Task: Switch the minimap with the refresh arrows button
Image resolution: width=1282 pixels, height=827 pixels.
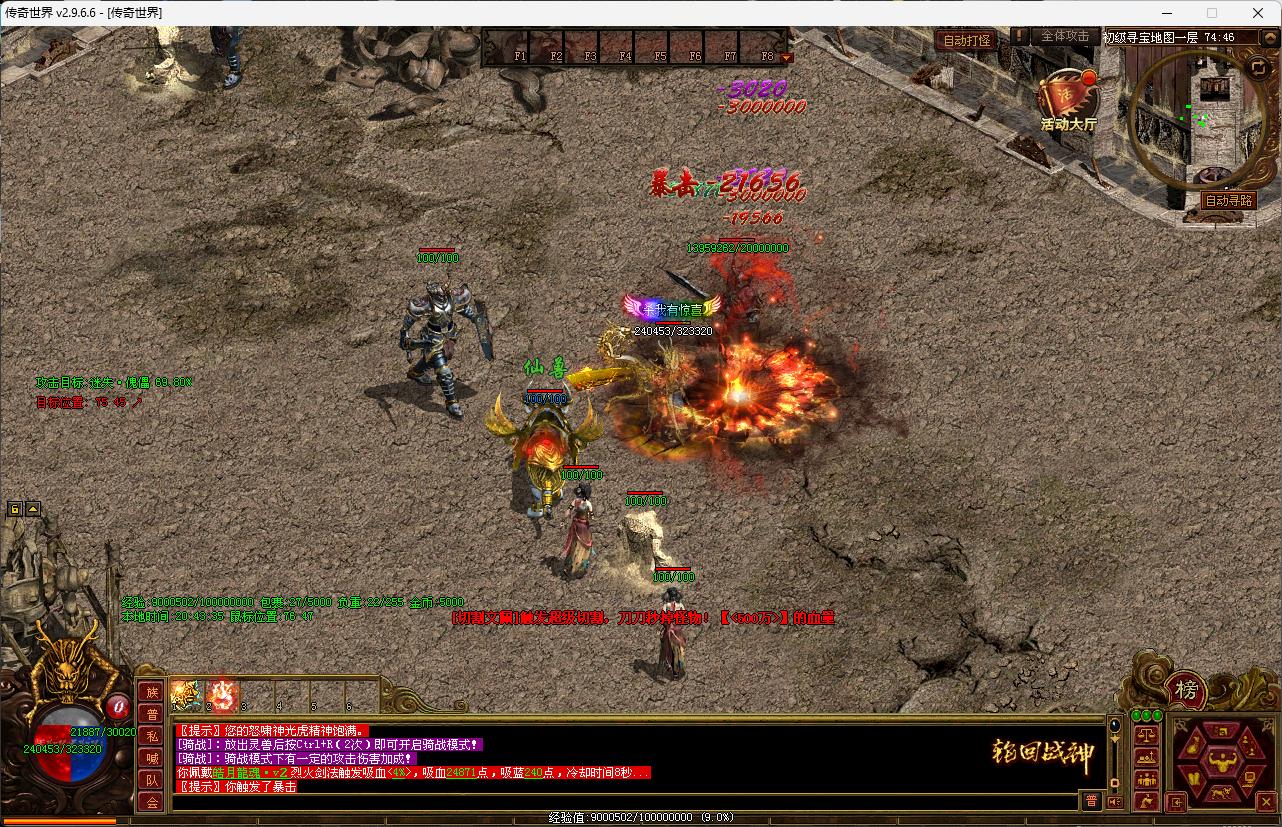Action: coord(1258,67)
